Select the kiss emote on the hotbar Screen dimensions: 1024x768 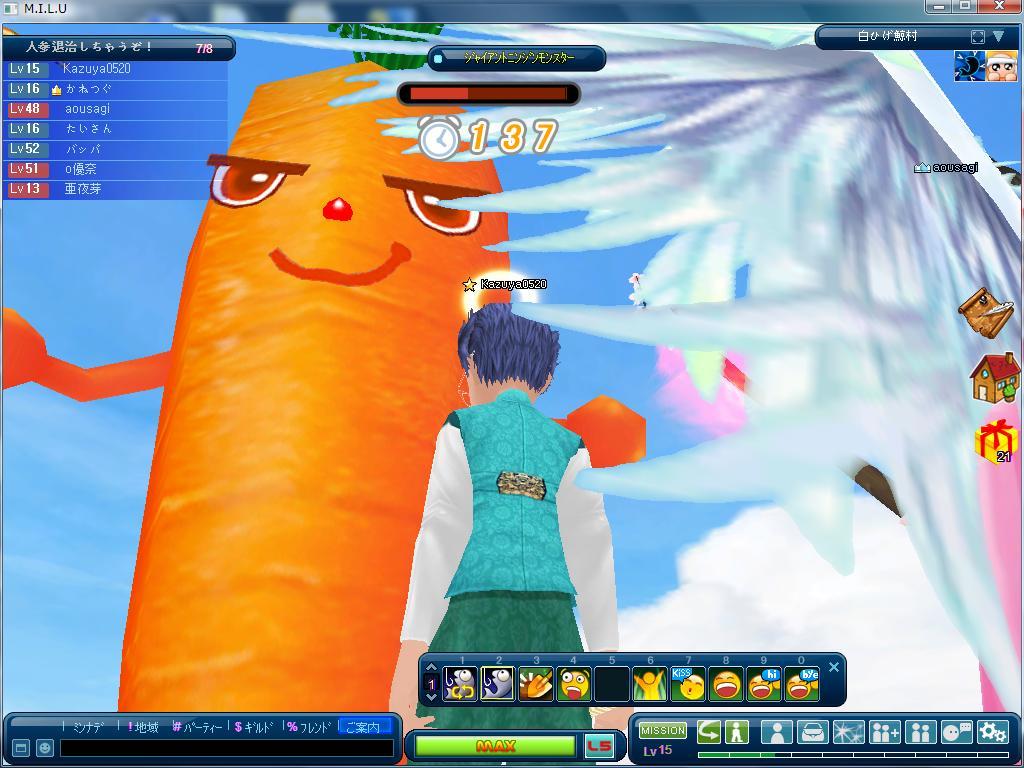(x=688, y=684)
